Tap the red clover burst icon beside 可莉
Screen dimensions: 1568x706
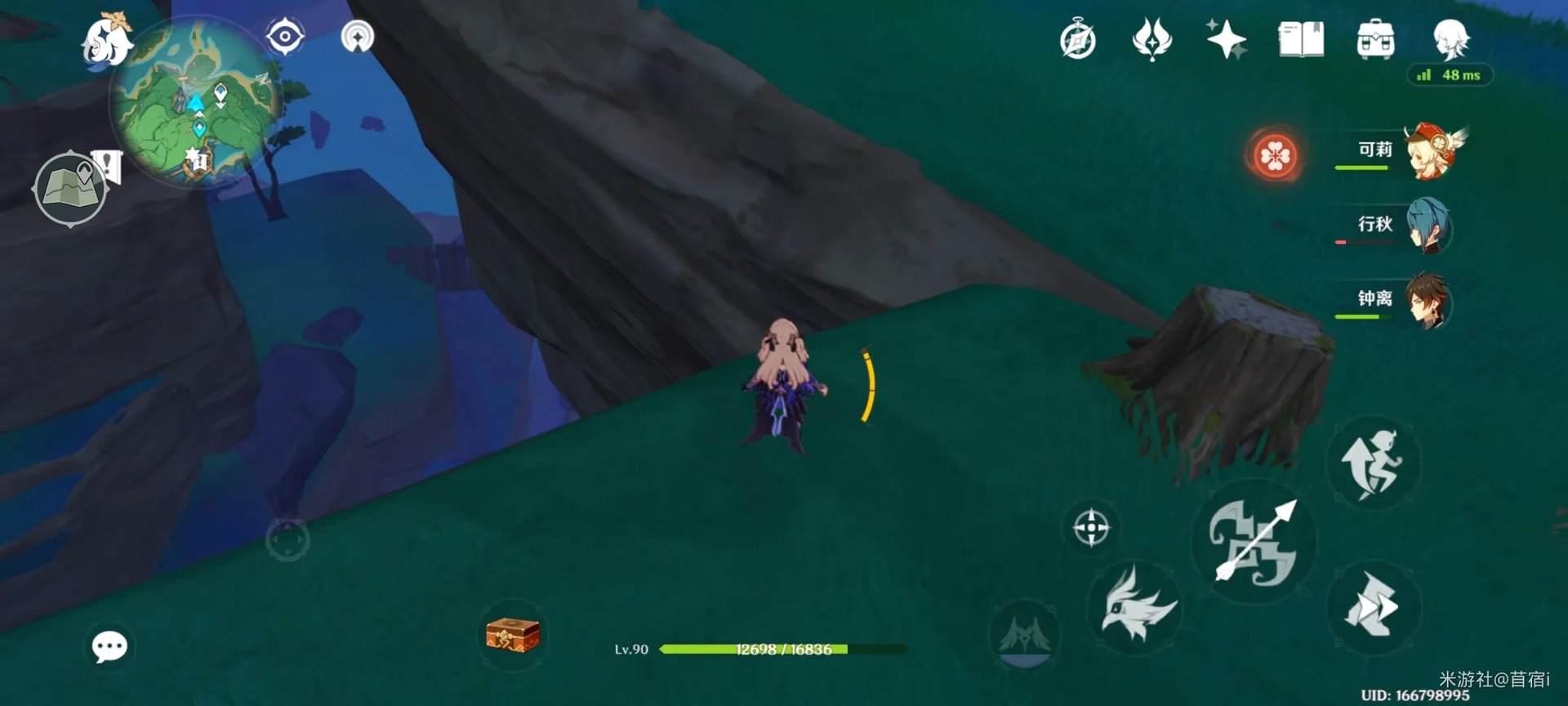click(1275, 155)
